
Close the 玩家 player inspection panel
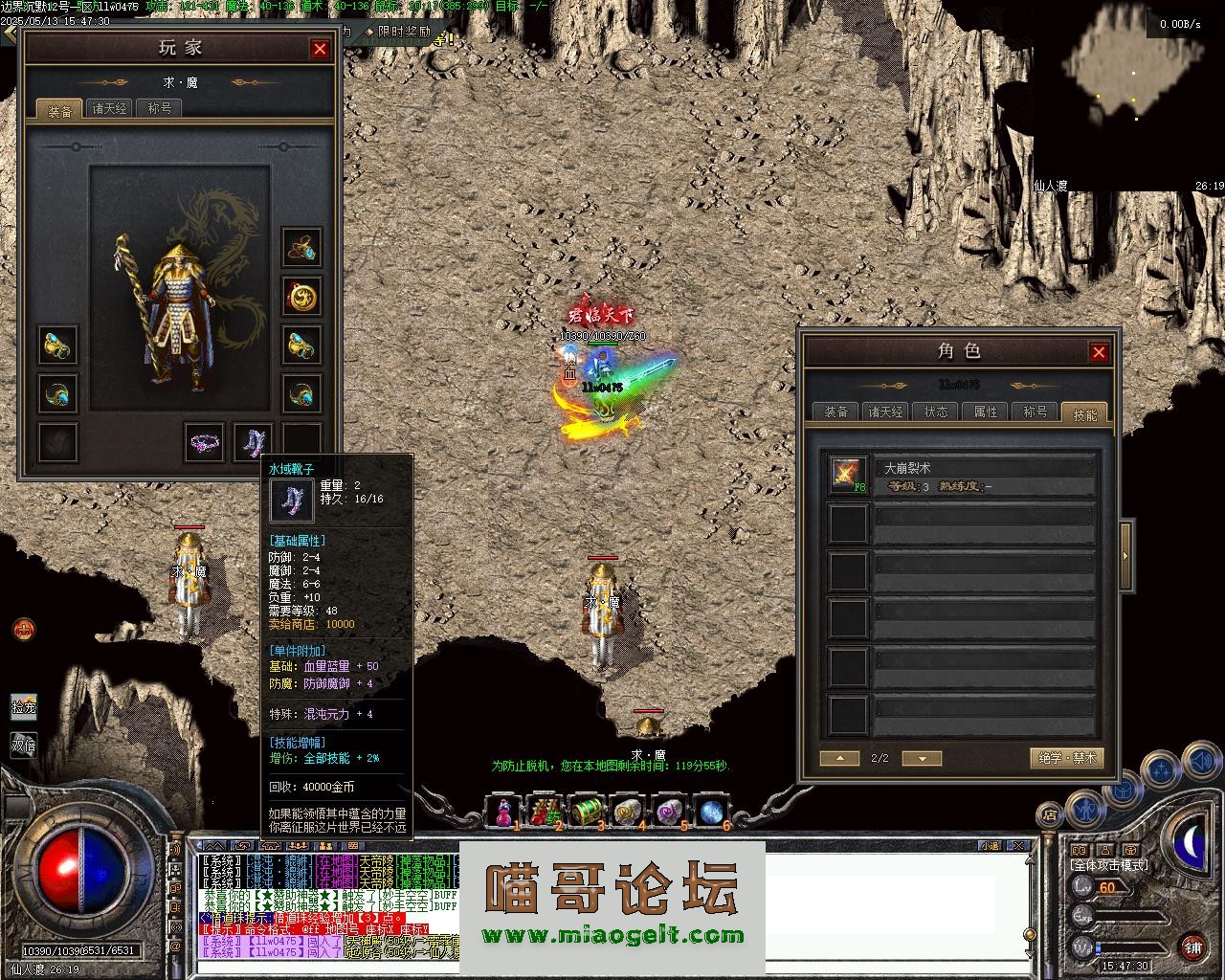tap(320, 49)
